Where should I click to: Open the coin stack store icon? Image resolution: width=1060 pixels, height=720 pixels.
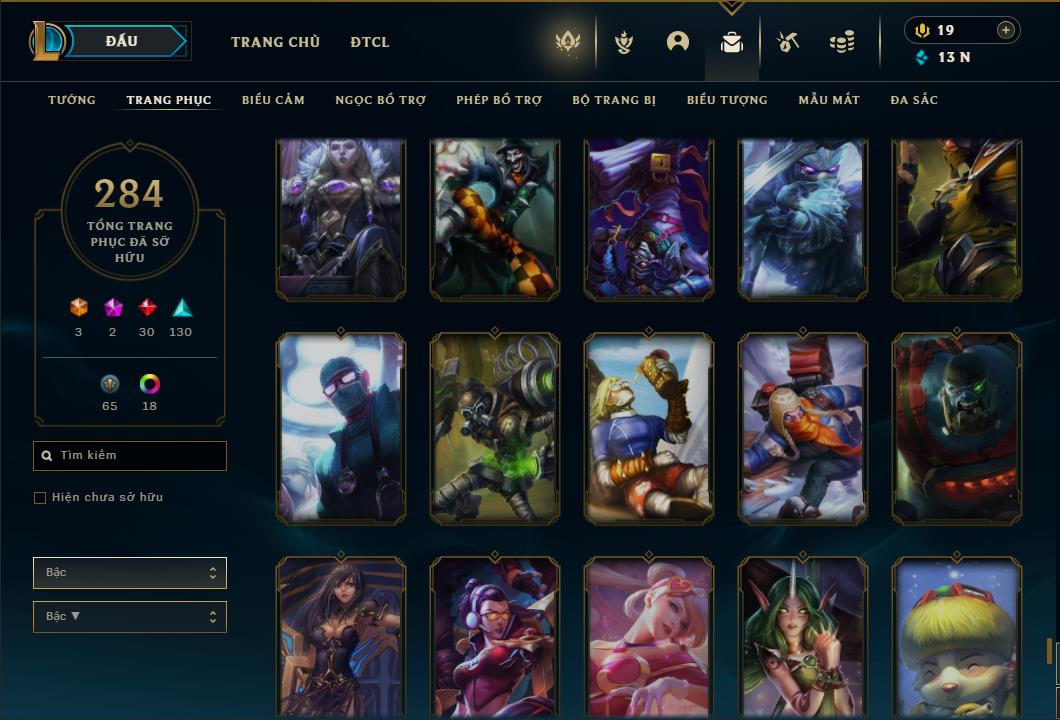[x=842, y=42]
